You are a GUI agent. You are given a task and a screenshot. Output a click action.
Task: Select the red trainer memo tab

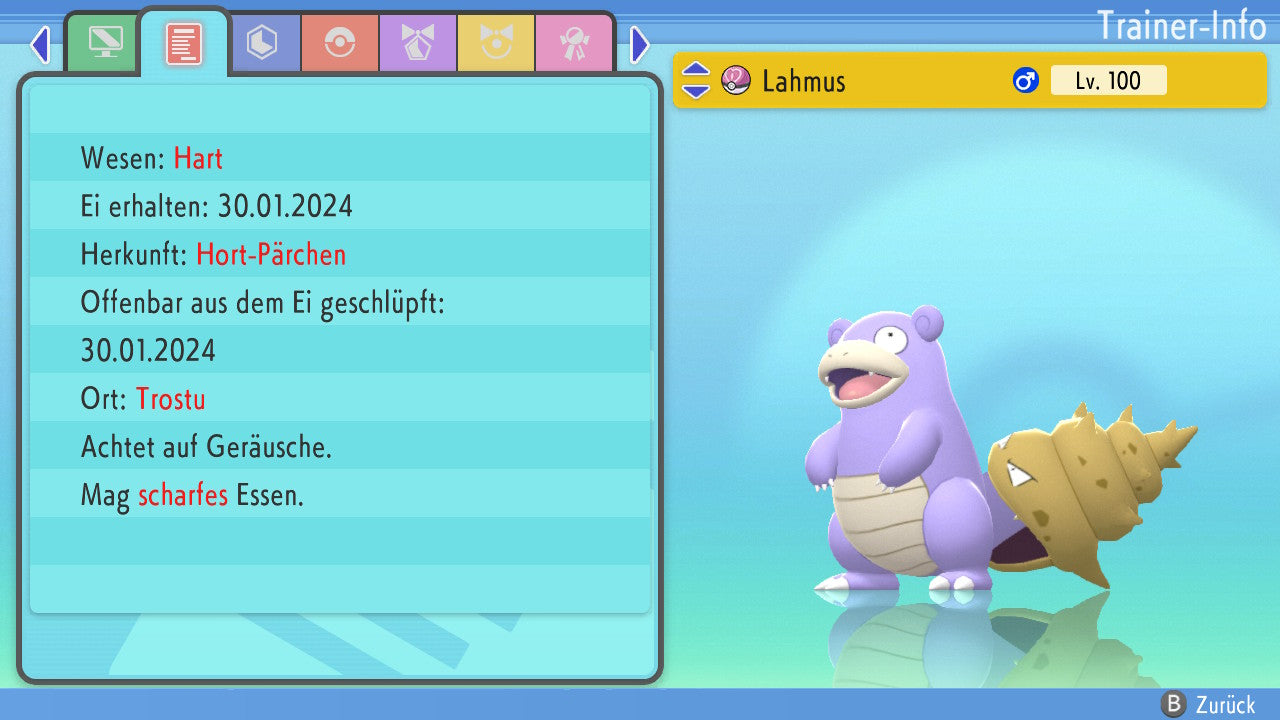coord(183,43)
